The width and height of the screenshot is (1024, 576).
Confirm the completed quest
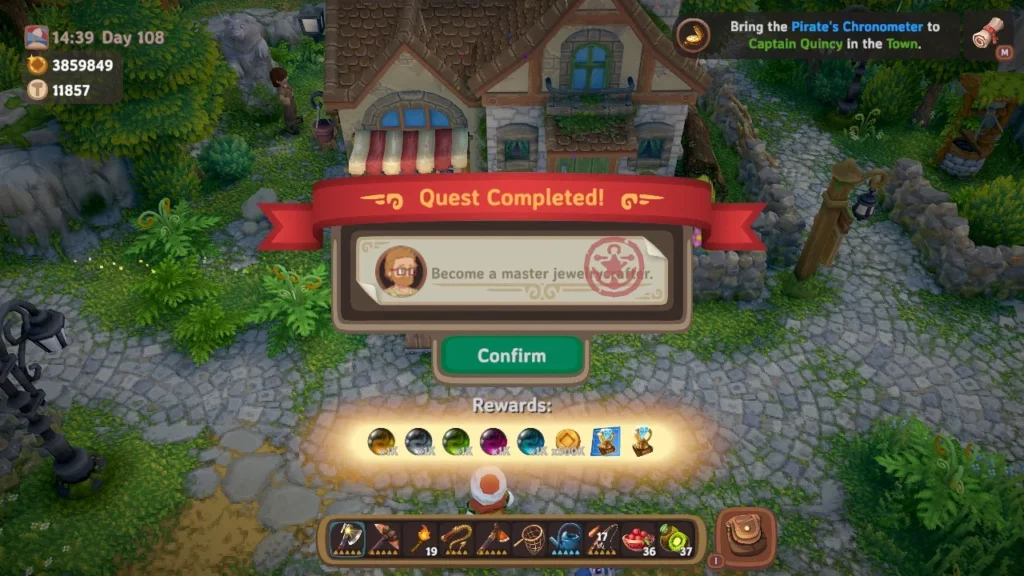511,356
